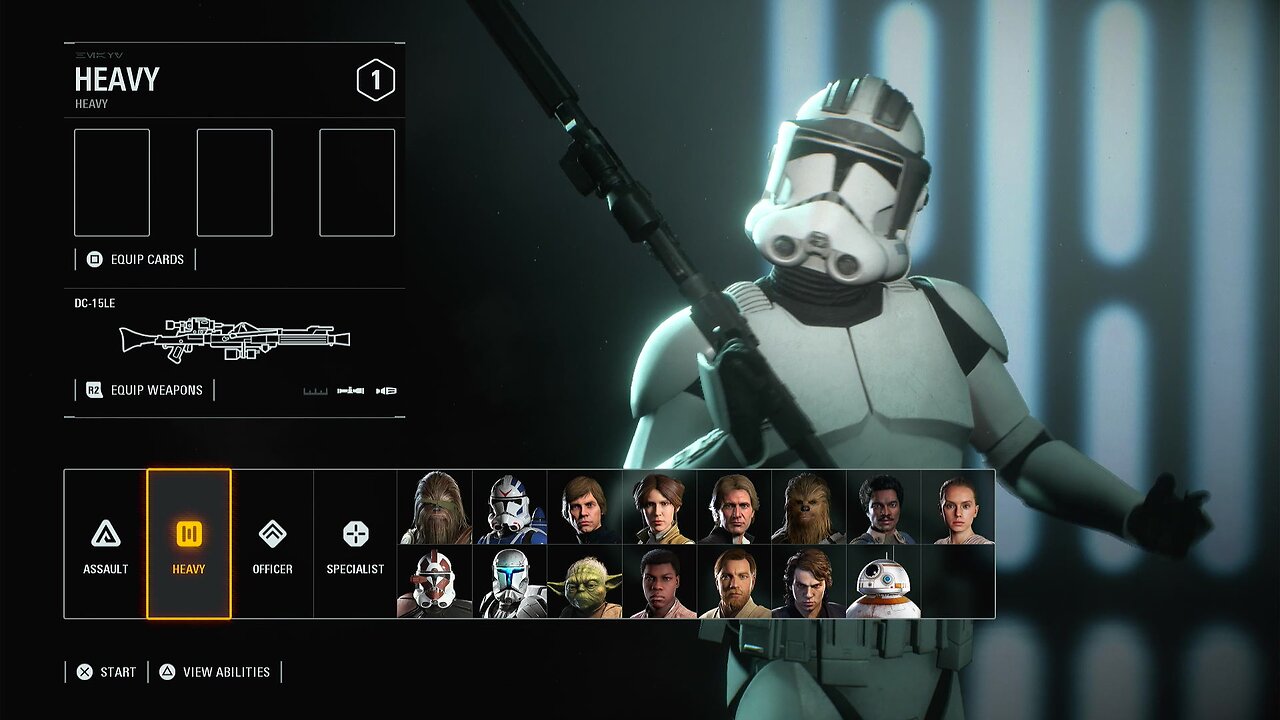Image resolution: width=1280 pixels, height=720 pixels.
Task: Pick Han Solo as hero
Action: coord(734,507)
